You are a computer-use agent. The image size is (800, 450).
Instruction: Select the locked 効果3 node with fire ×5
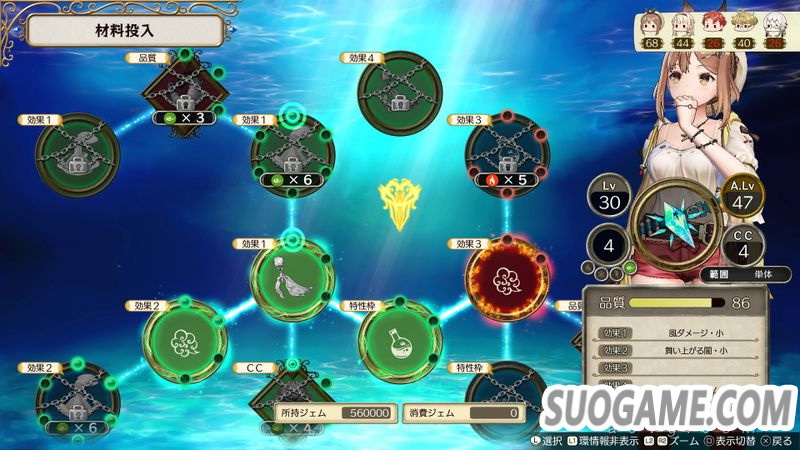(x=507, y=154)
